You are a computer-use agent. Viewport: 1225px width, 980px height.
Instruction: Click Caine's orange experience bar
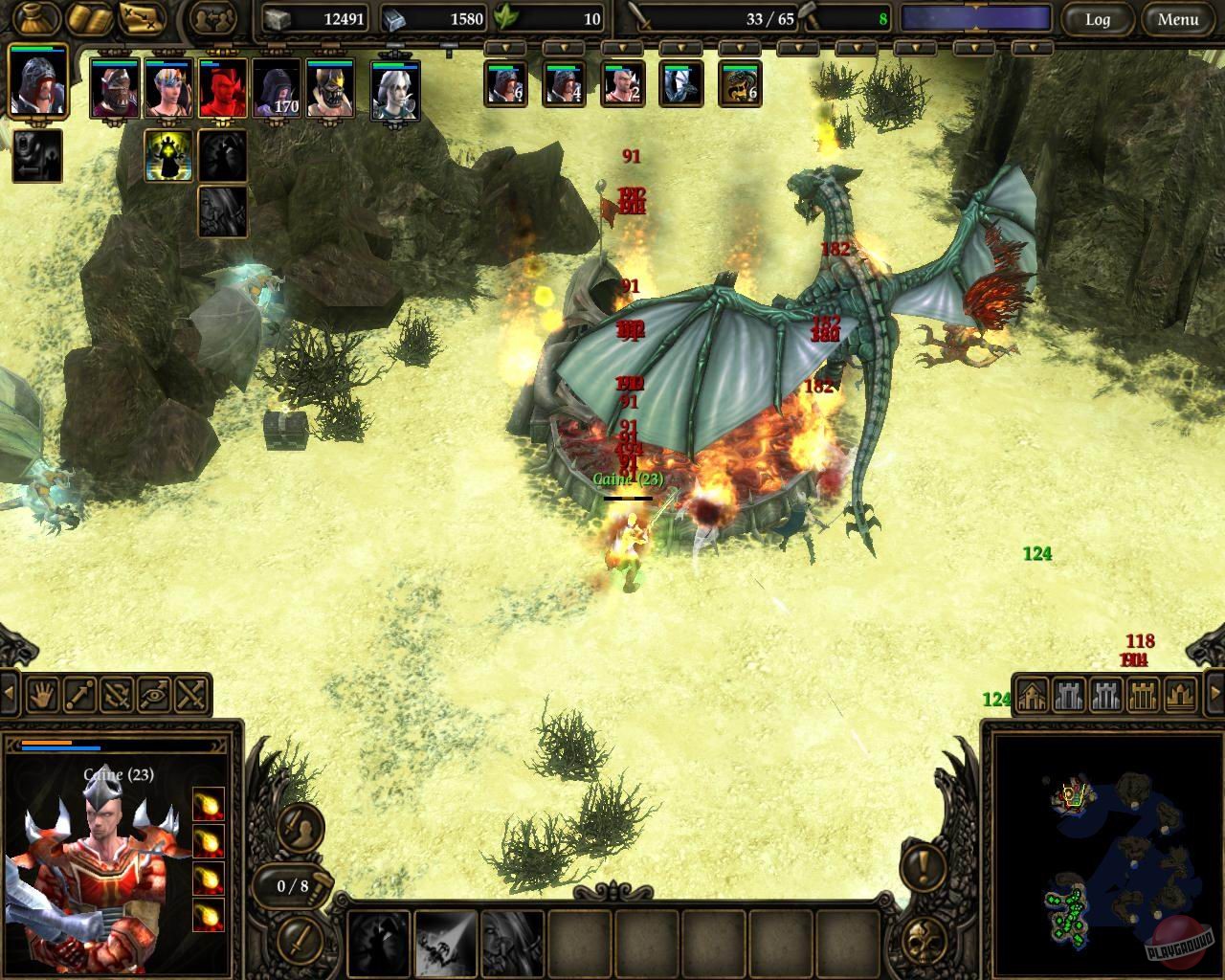click(x=46, y=742)
